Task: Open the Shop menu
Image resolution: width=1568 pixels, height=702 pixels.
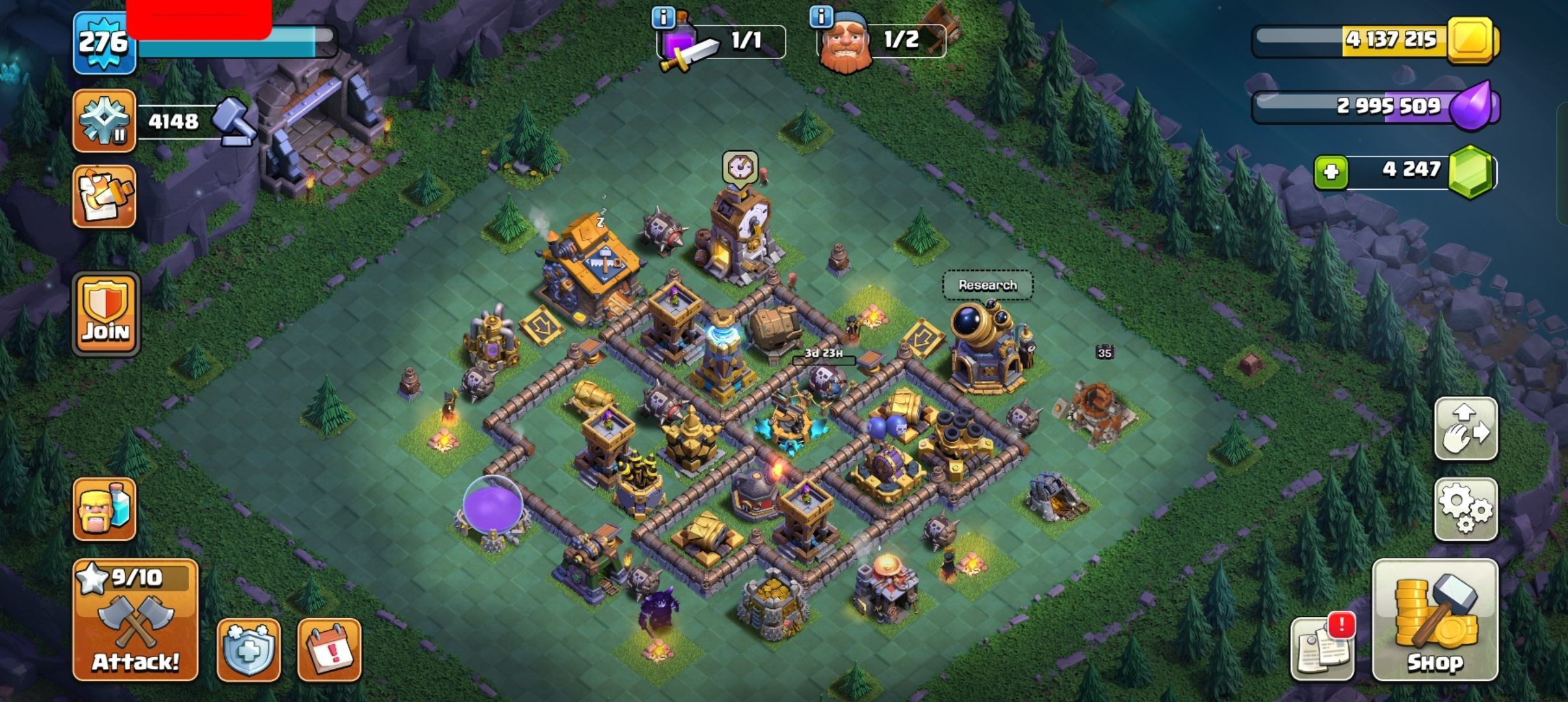Action: pyautogui.click(x=1435, y=619)
